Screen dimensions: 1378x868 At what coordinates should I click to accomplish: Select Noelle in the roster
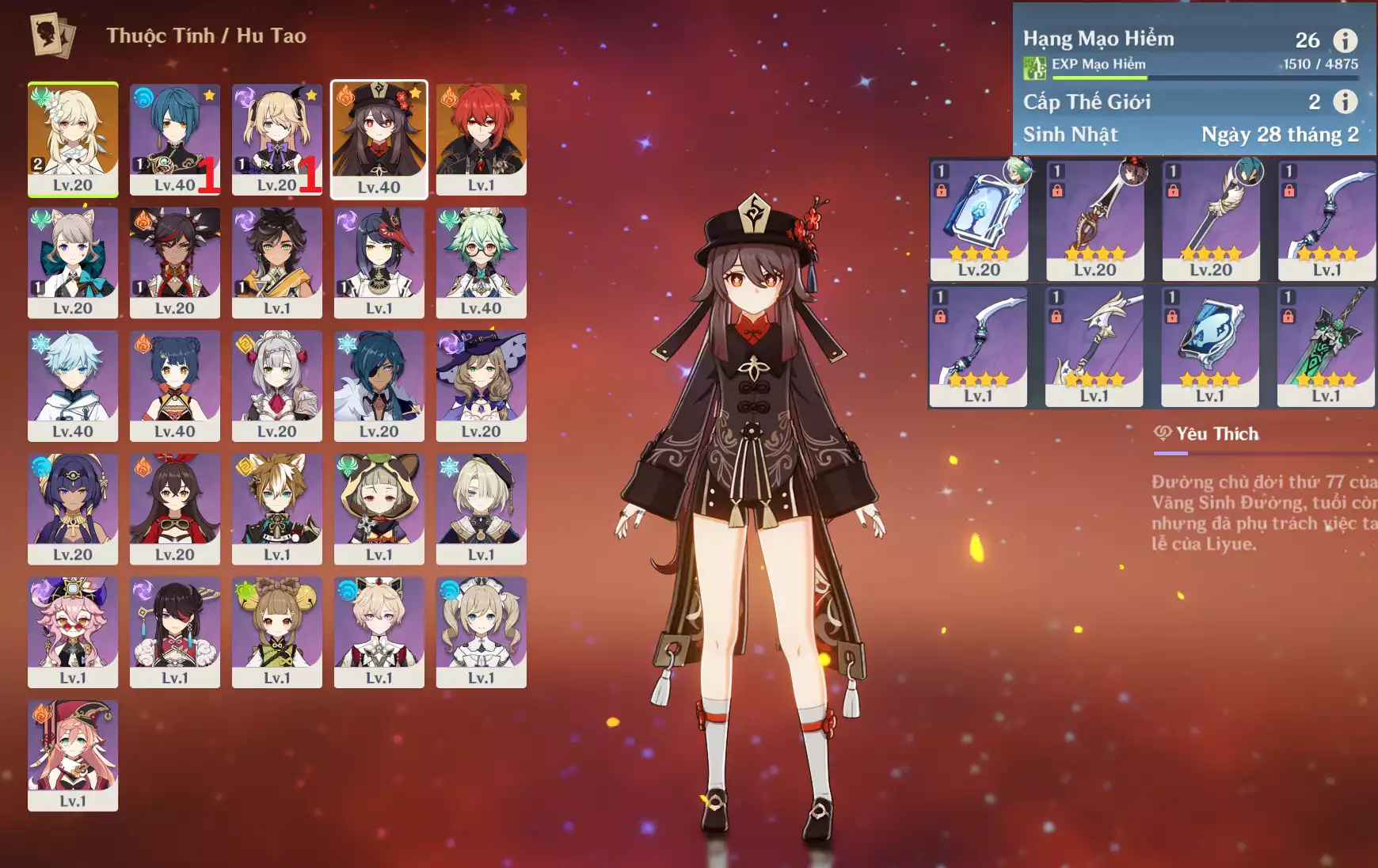(276, 386)
